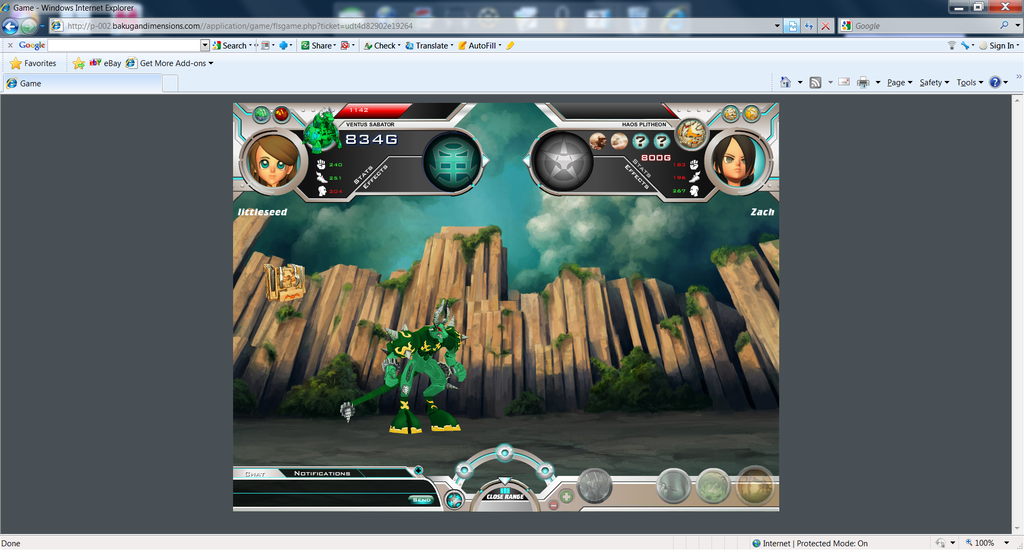Click the red minus button
This screenshot has width=1024, height=550.
click(554, 505)
